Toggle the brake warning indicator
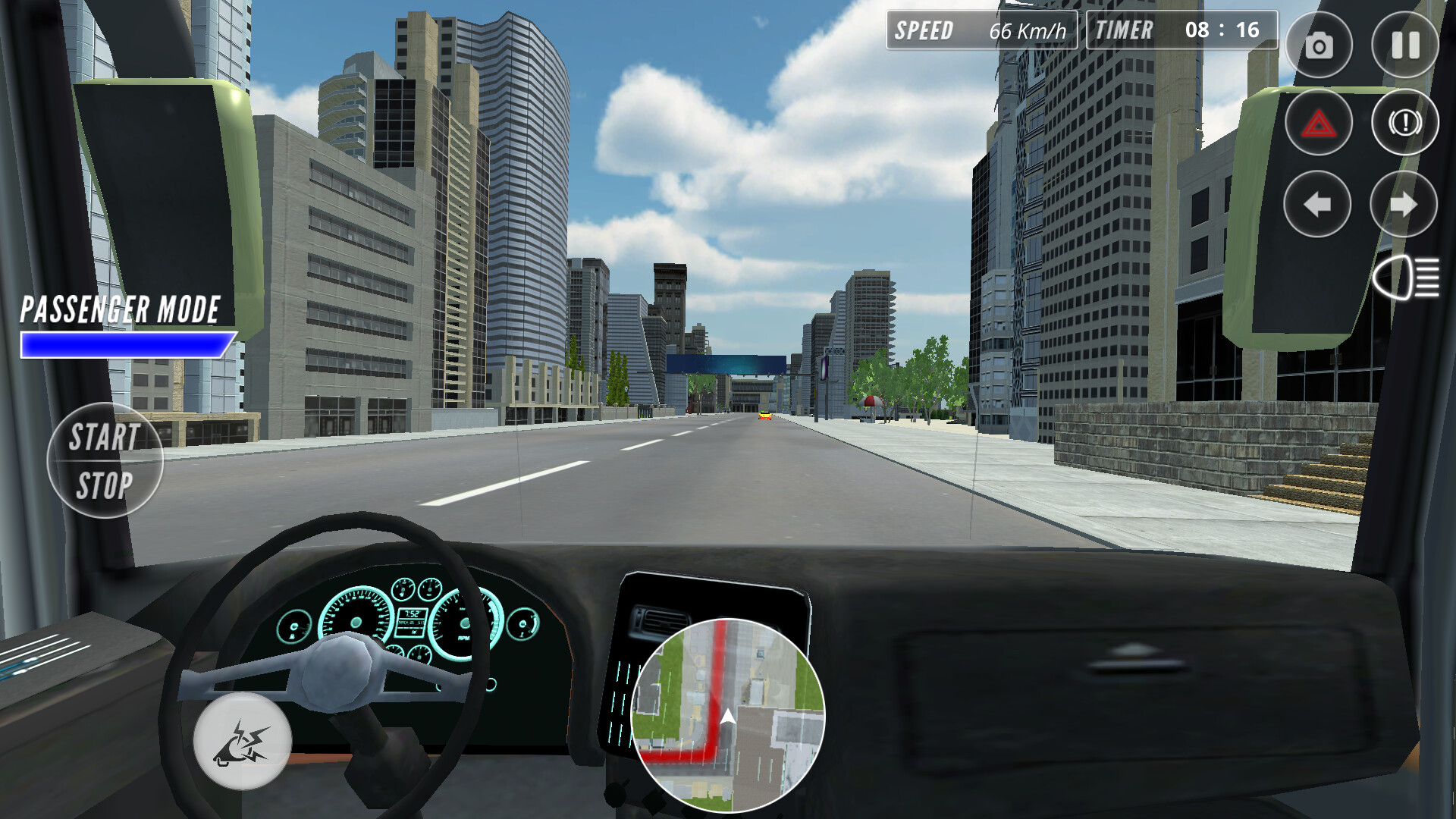 coord(1405,123)
